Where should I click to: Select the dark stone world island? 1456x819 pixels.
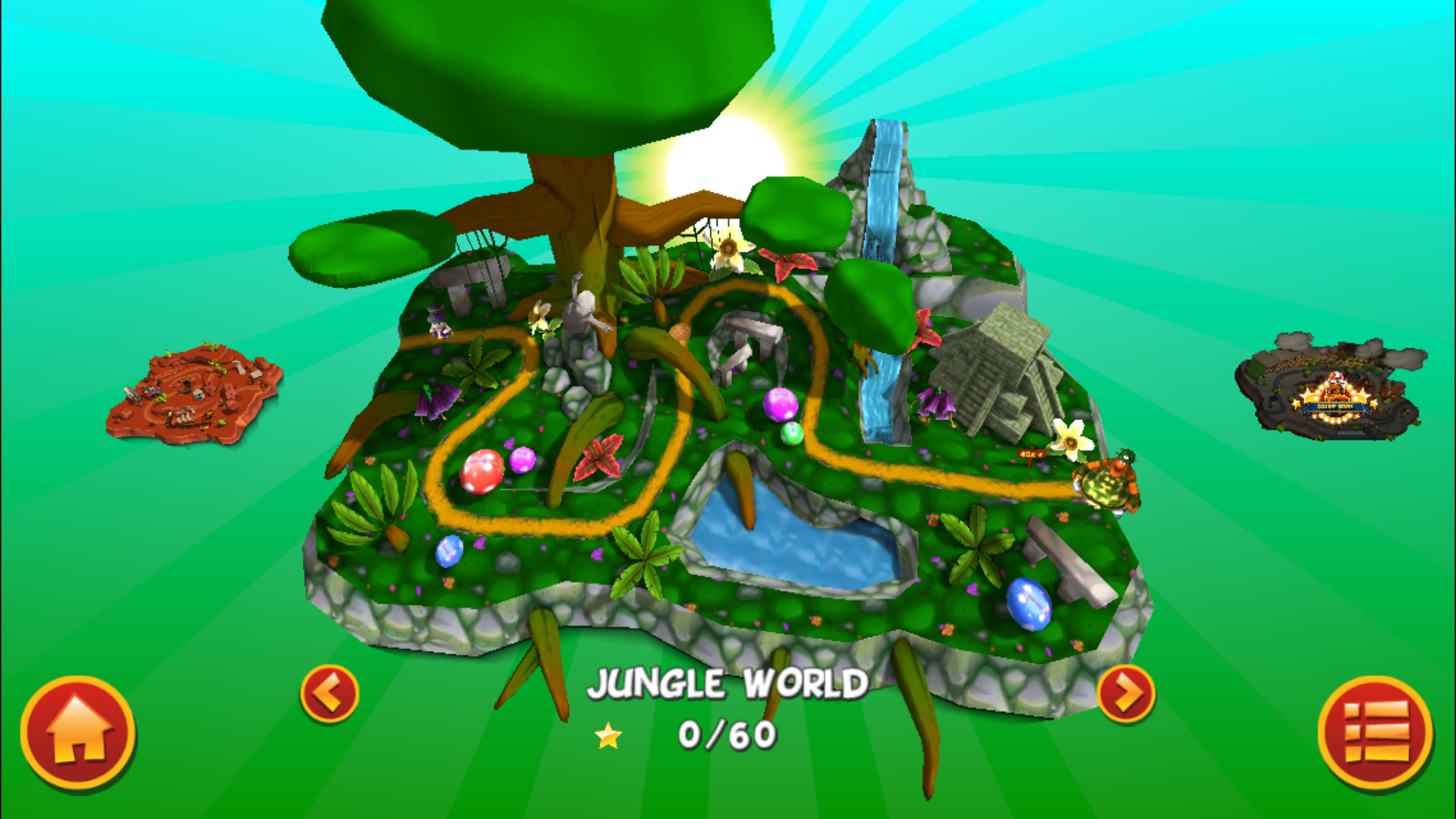pyautogui.click(x=1331, y=388)
